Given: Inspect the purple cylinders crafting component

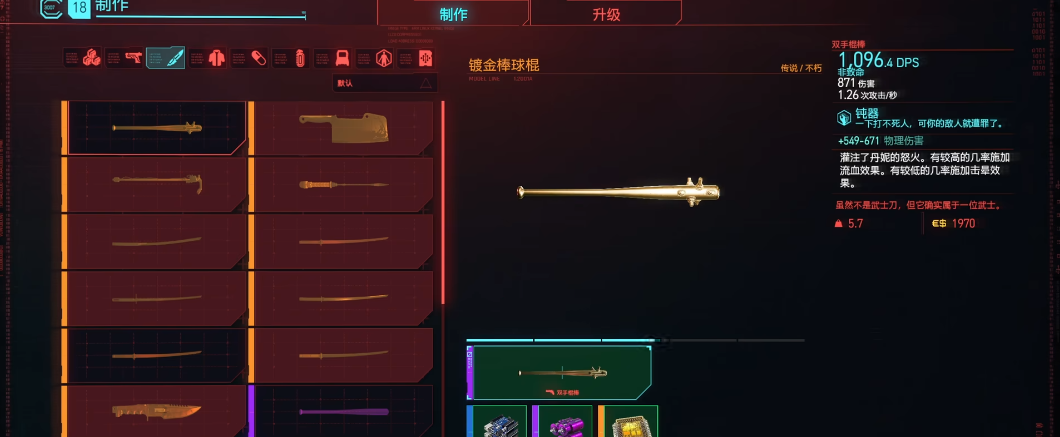Looking at the screenshot, I should (563, 421).
